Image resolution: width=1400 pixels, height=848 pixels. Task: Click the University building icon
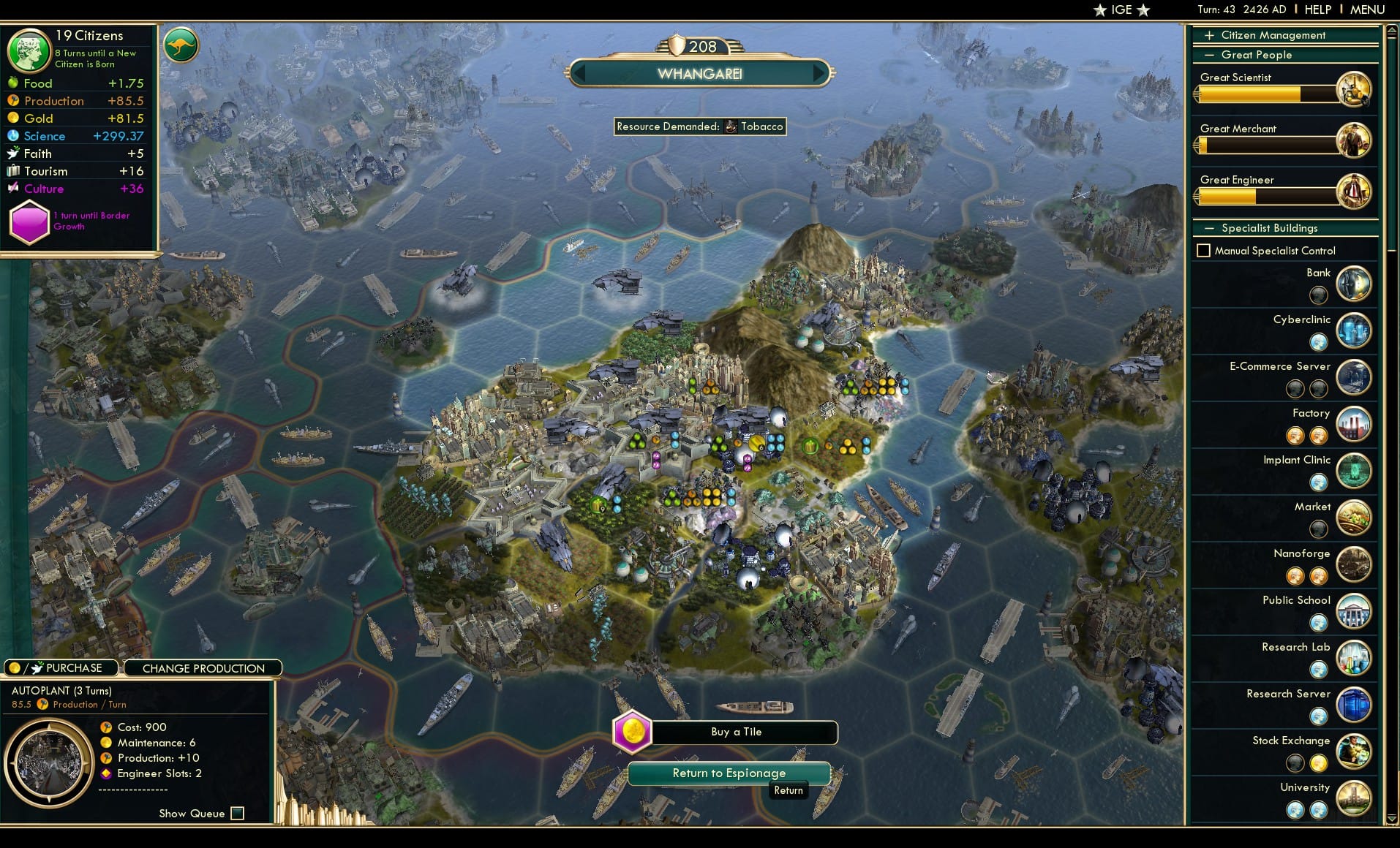[x=1354, y=798]
